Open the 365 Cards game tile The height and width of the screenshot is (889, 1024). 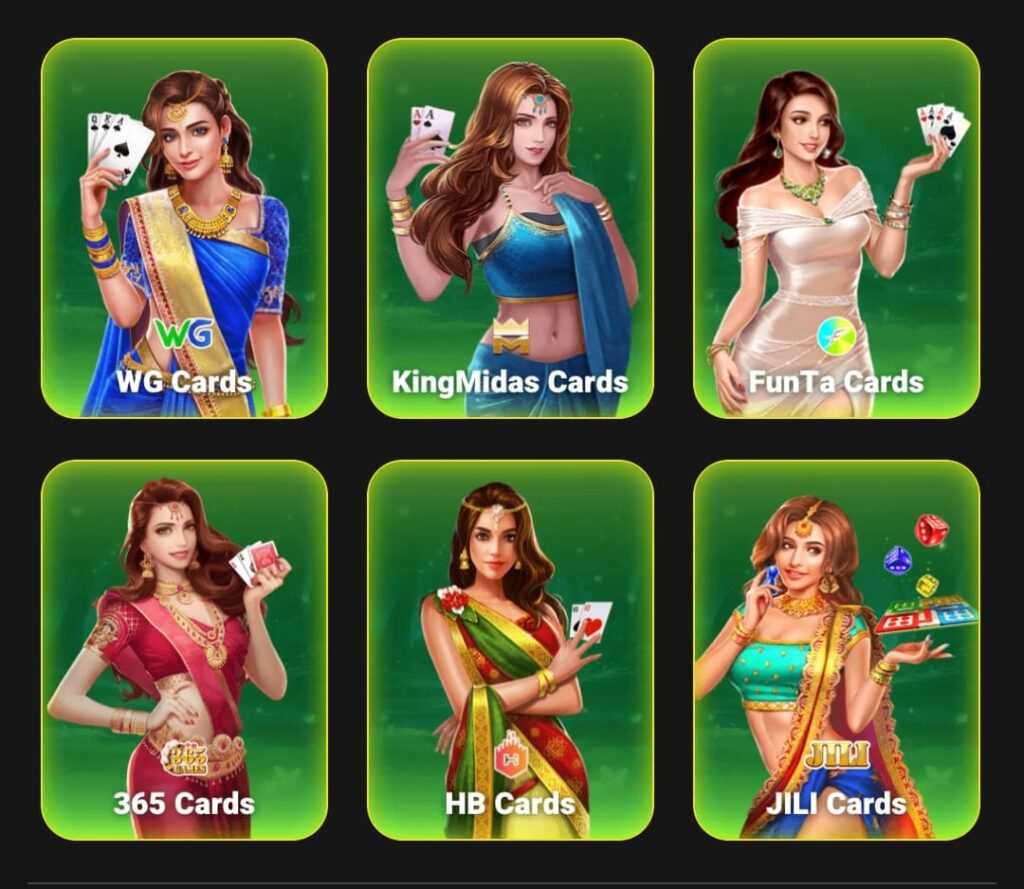[x=184, y=650]
